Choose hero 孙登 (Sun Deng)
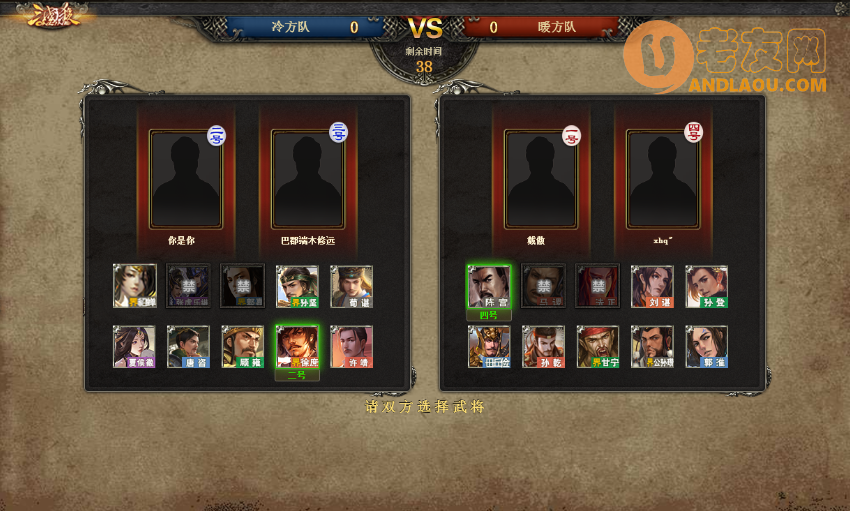850x511 pixels. click(x=706, y=286)
